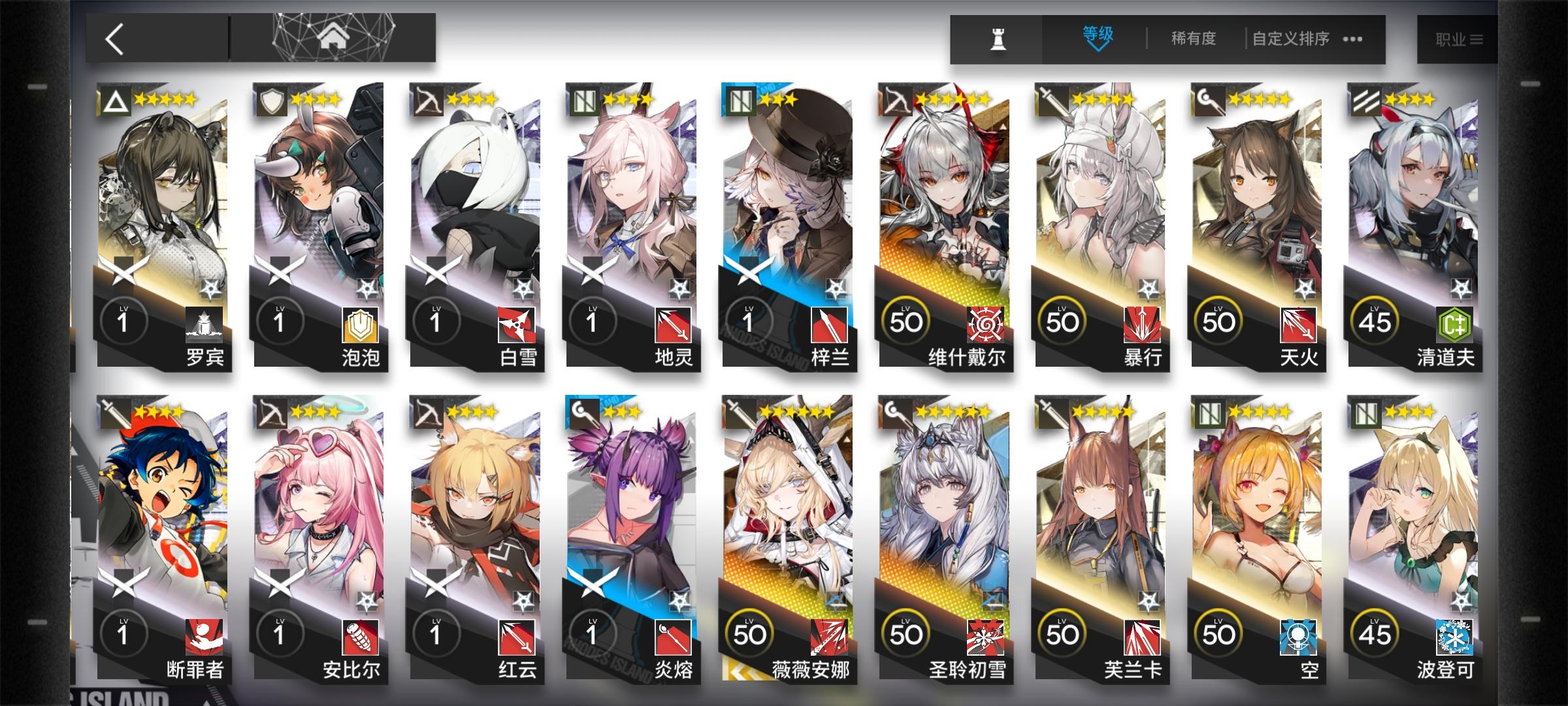
Task: Expand sort options via the blue chevron
Action: click(1096, 50)
